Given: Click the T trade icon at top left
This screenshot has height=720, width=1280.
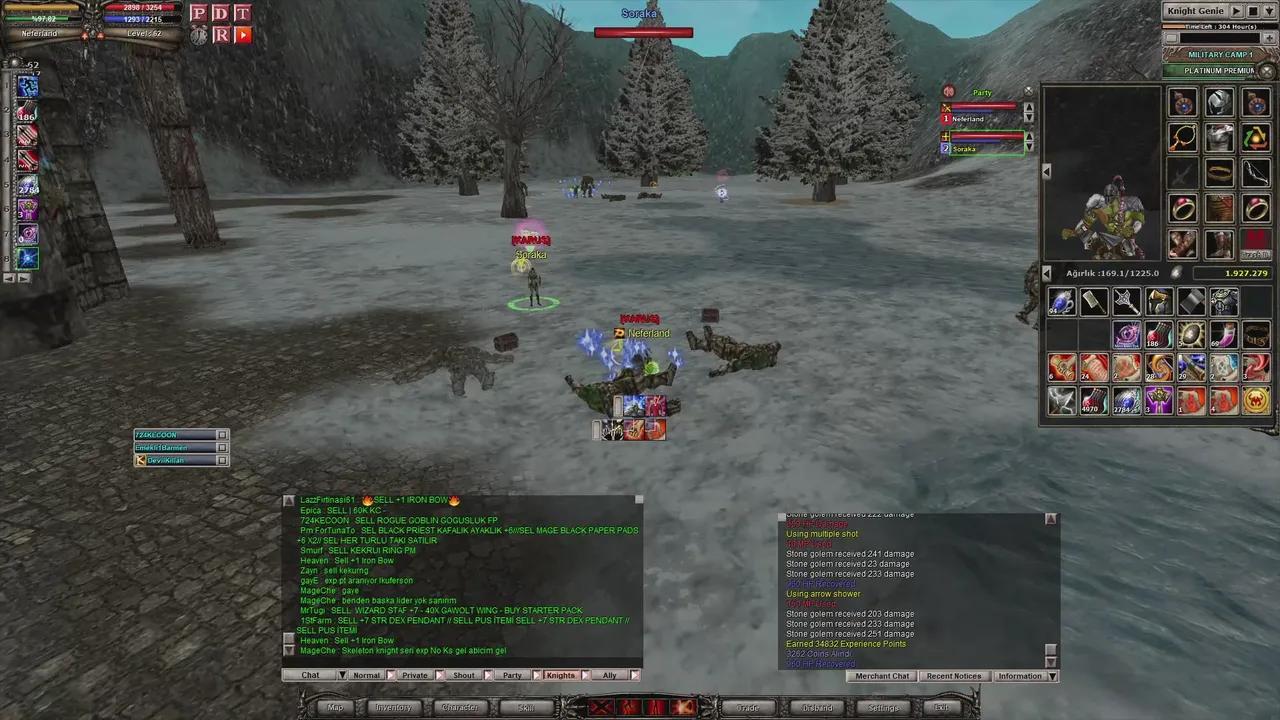Looking at the screenshot, I should (242, 13).
